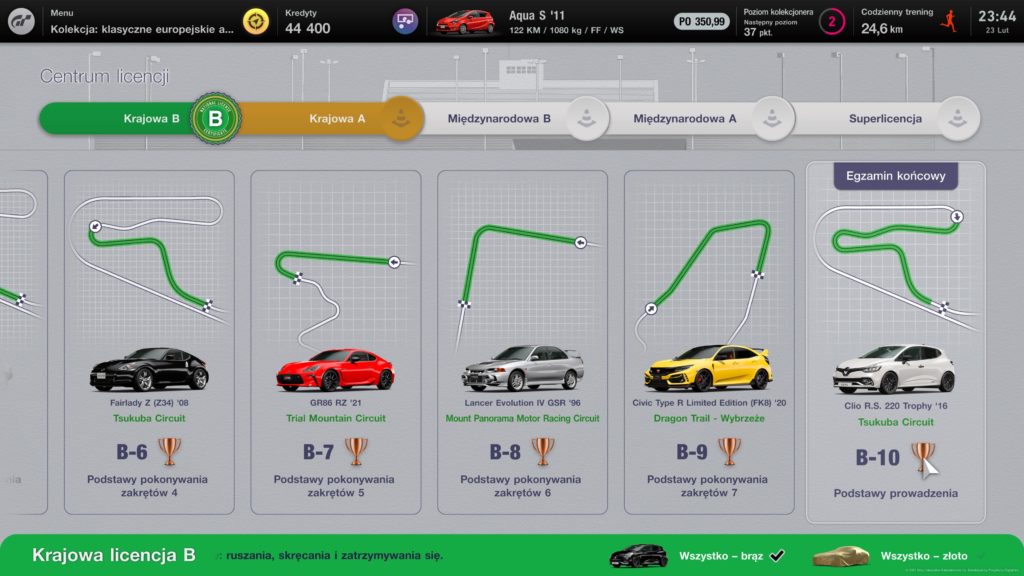Open the B-7 GR86 RZ test card
Viewport: 1024px width, 576px height.
335,340
